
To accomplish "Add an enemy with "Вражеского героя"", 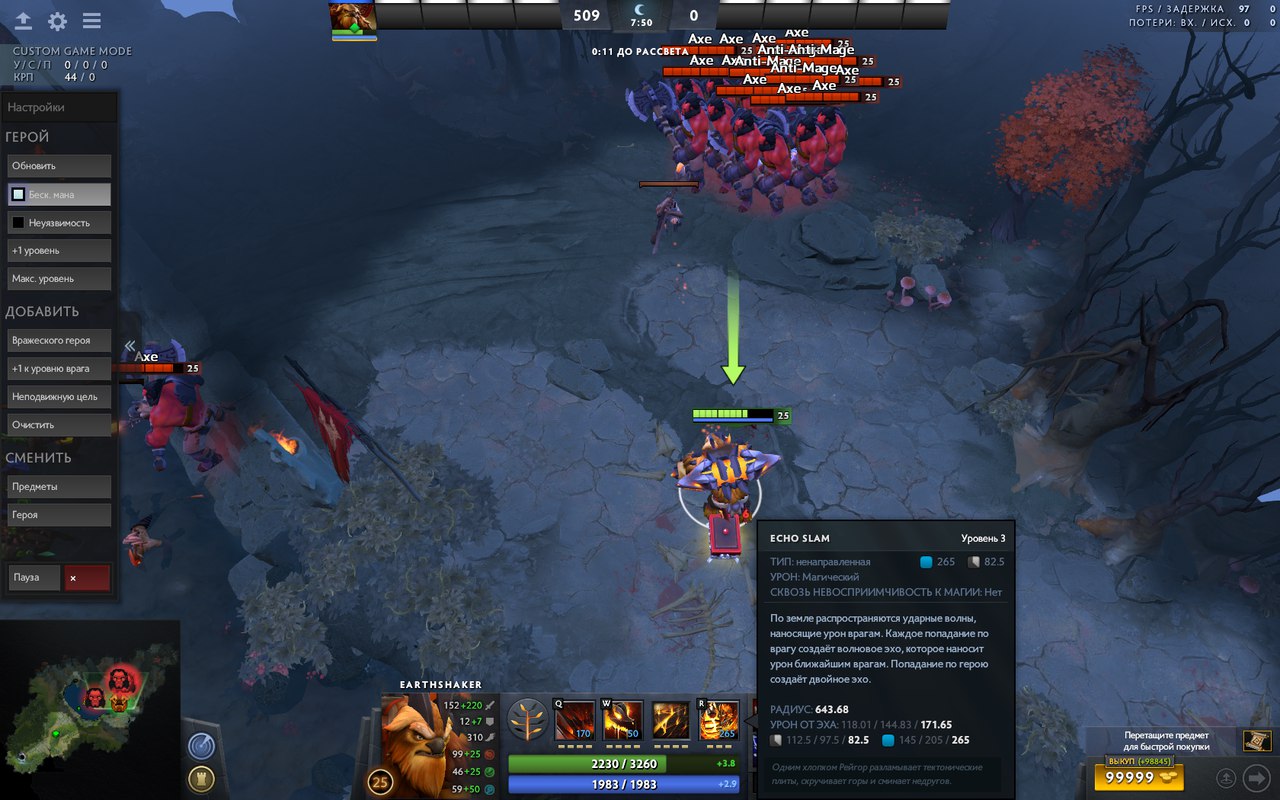I will [59, 340].
